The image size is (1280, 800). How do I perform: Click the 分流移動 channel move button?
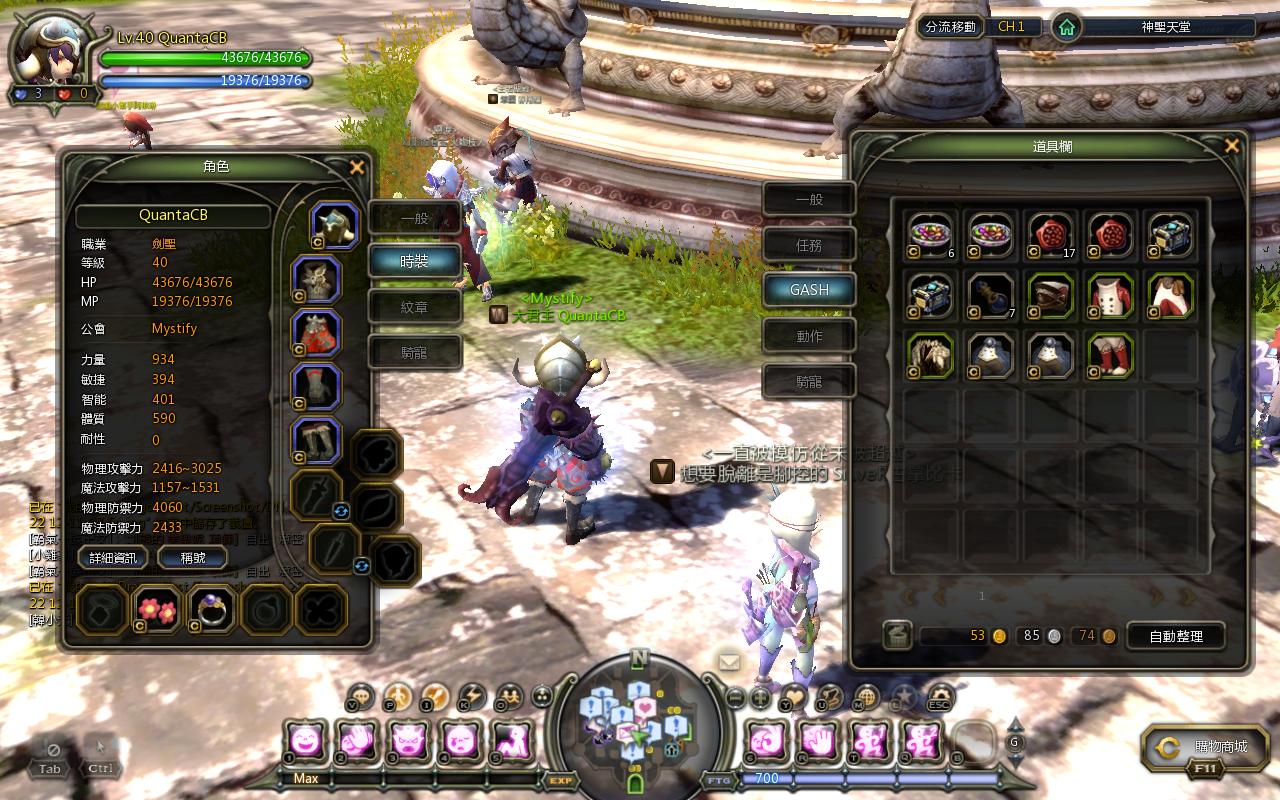pos(949,27)
